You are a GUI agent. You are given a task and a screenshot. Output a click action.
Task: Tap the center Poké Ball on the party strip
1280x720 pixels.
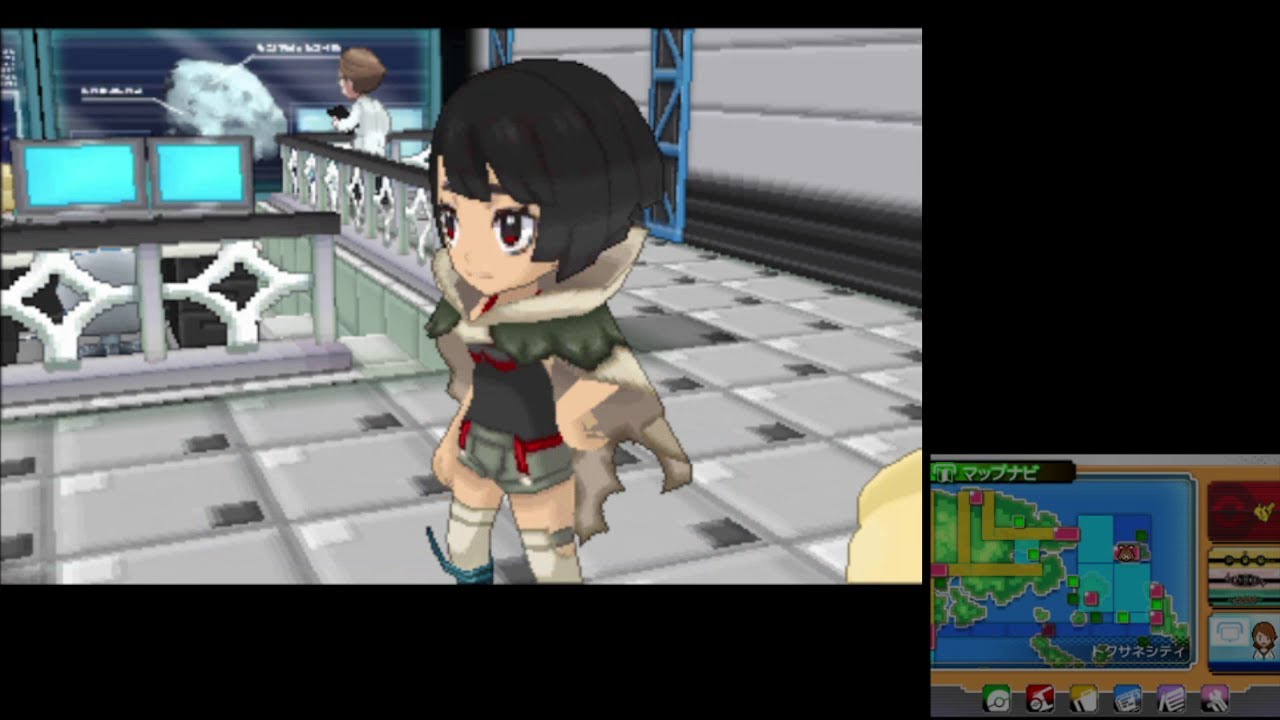(x=1244, y=560)
